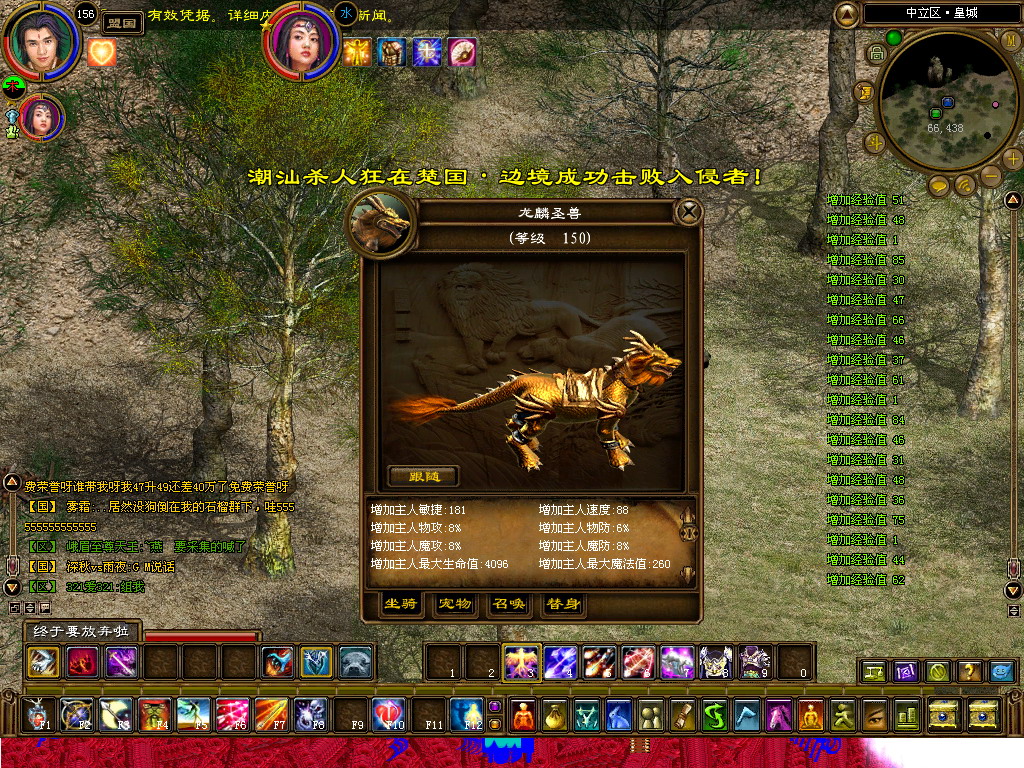The width and height of the screenshot is (1024, 768).
Task: Zoom in the minimap with plus button
Action: point(1012,158)
